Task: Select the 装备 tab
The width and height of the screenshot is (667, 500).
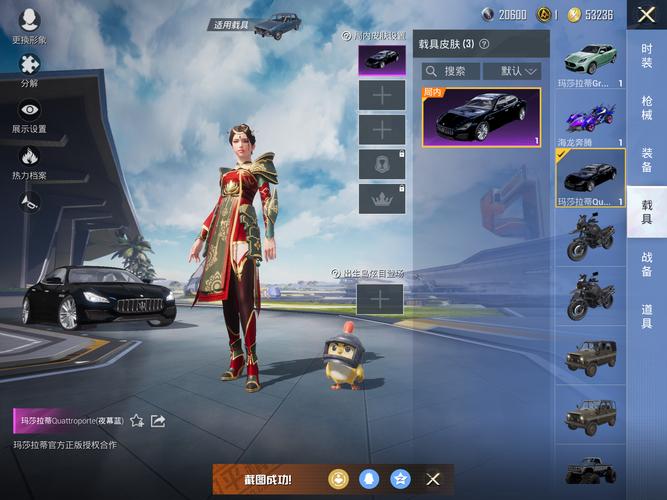Action: pyautogui.click(x=647, y=160)
